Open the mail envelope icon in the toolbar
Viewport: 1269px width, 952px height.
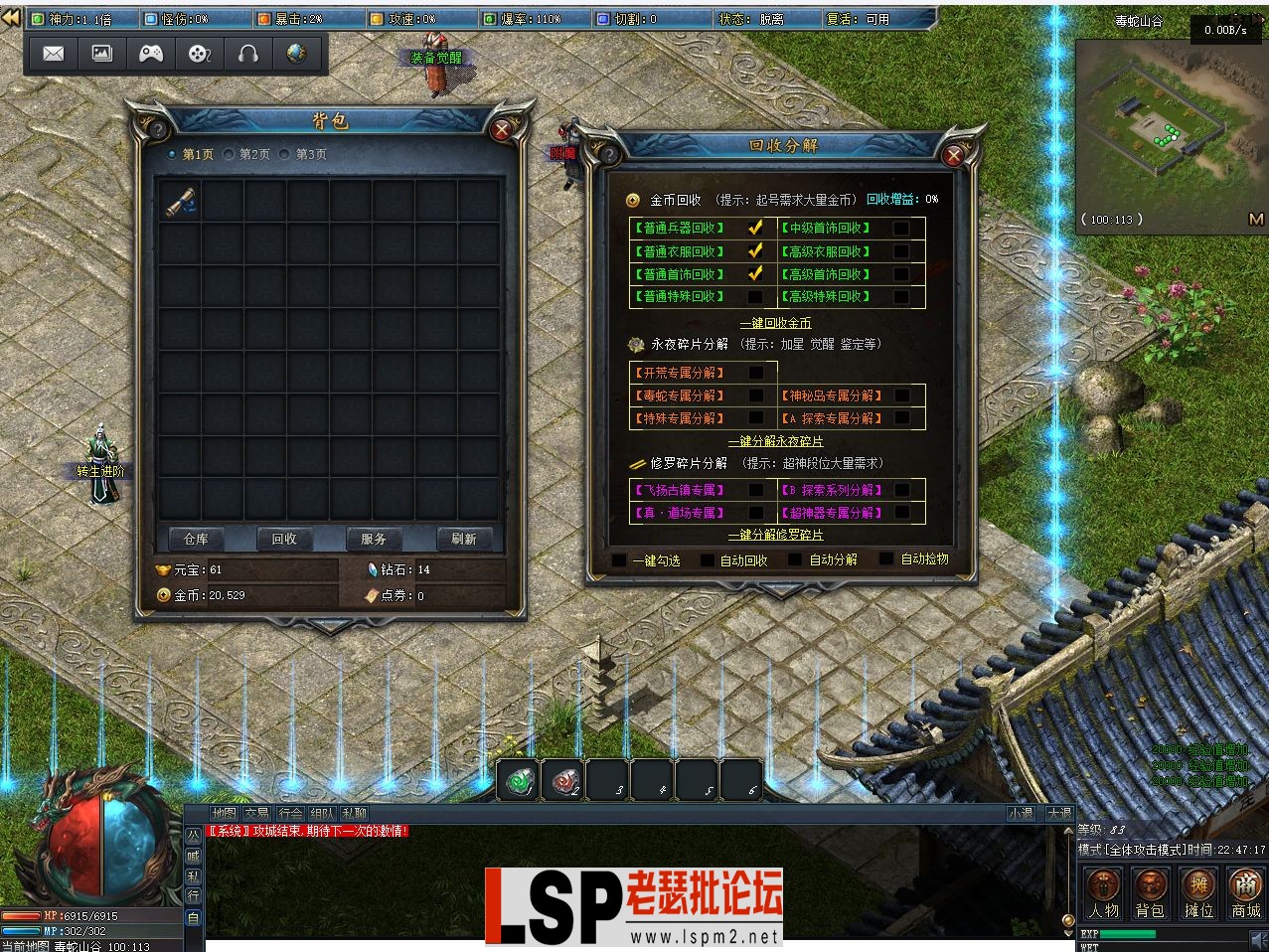[54, 54]
